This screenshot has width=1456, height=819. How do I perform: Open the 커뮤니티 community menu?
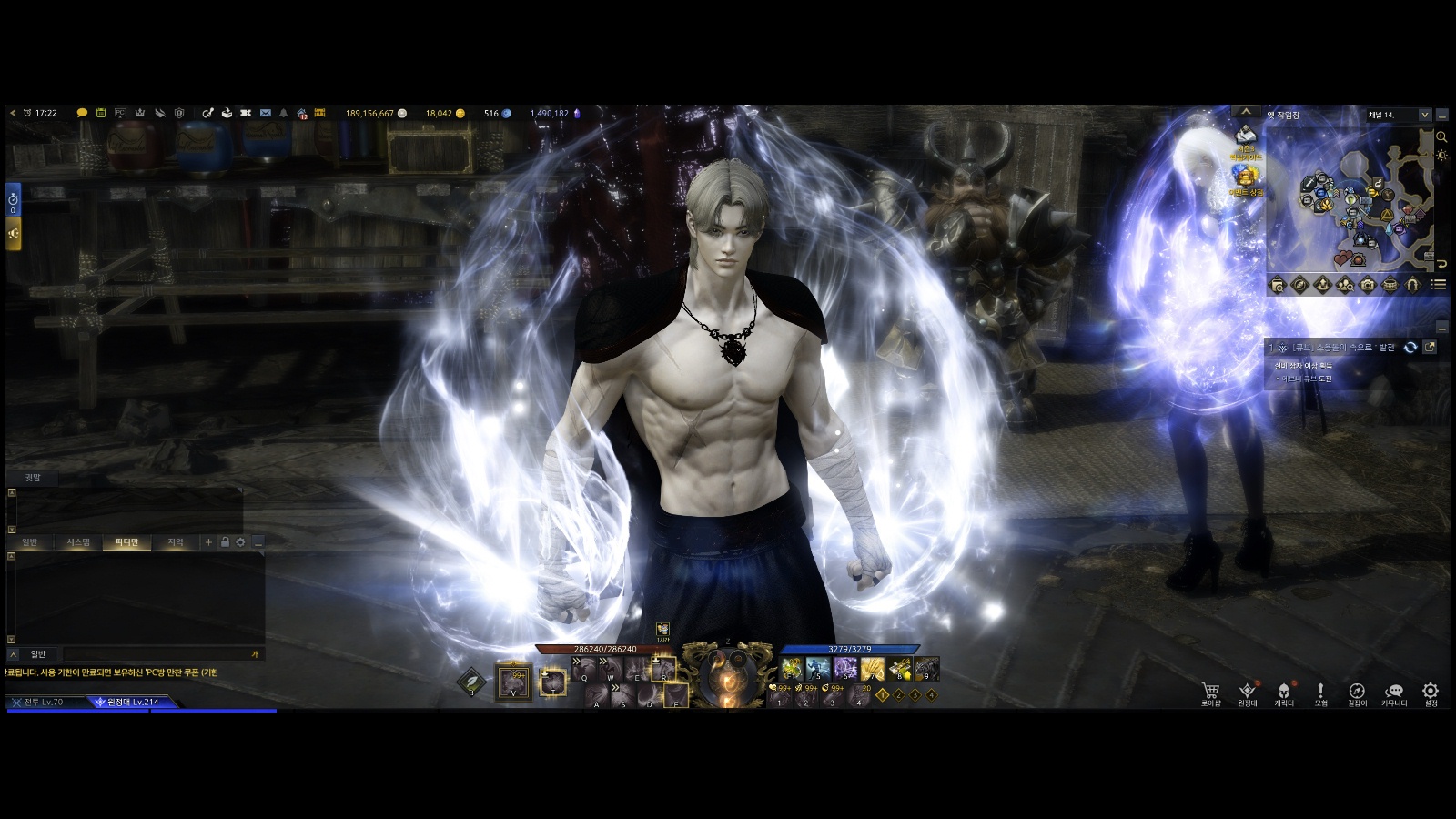[1394, 693]
